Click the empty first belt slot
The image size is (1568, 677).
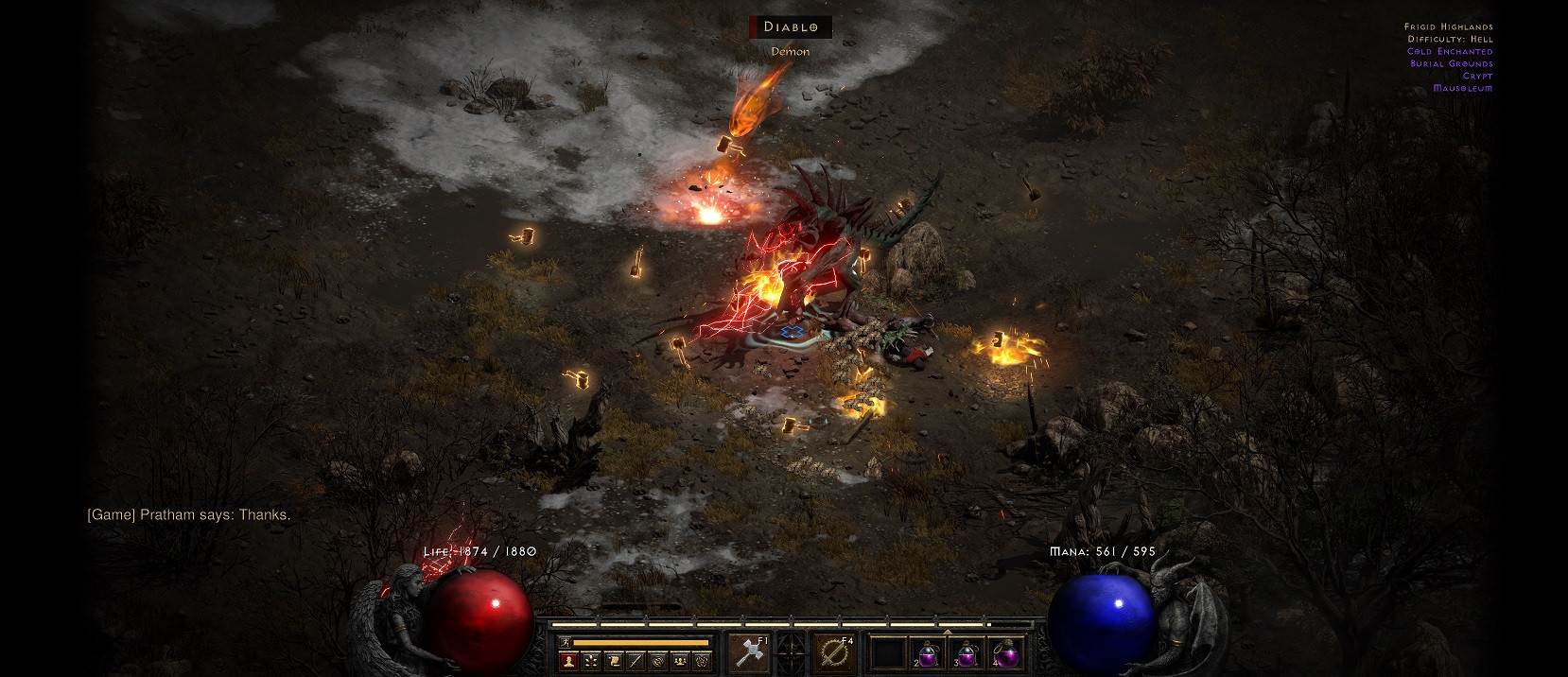click(888, 653)
